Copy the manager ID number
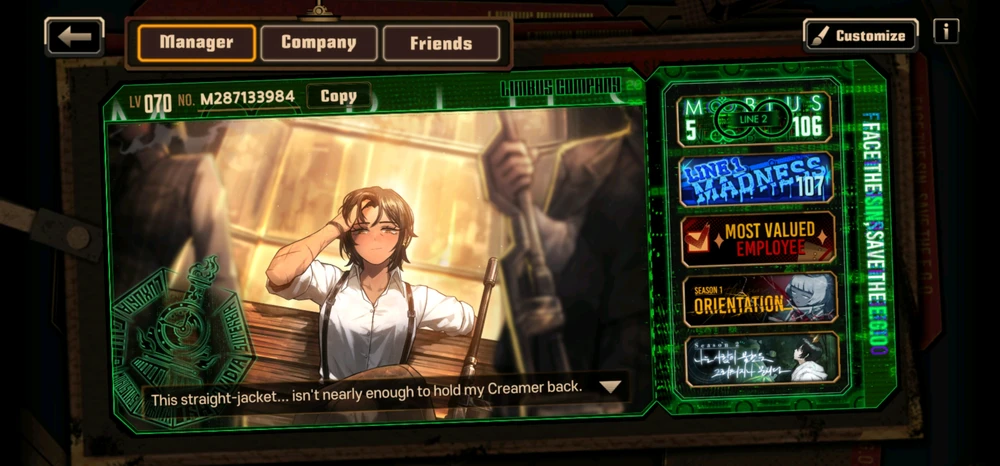This screenshot has width=1000, height=466. pos(338,97)
